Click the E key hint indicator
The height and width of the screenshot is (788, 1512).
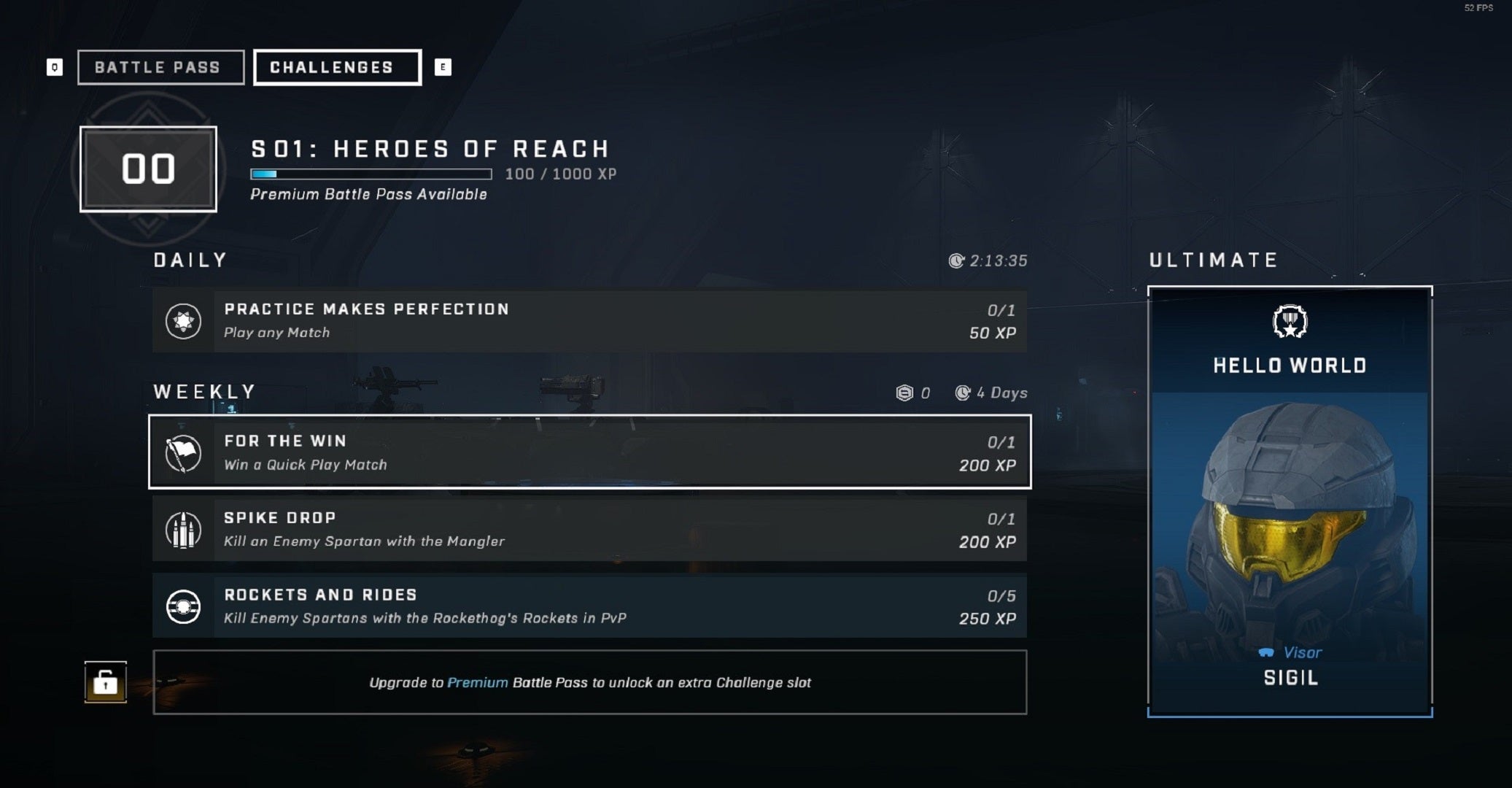(443, 67)
